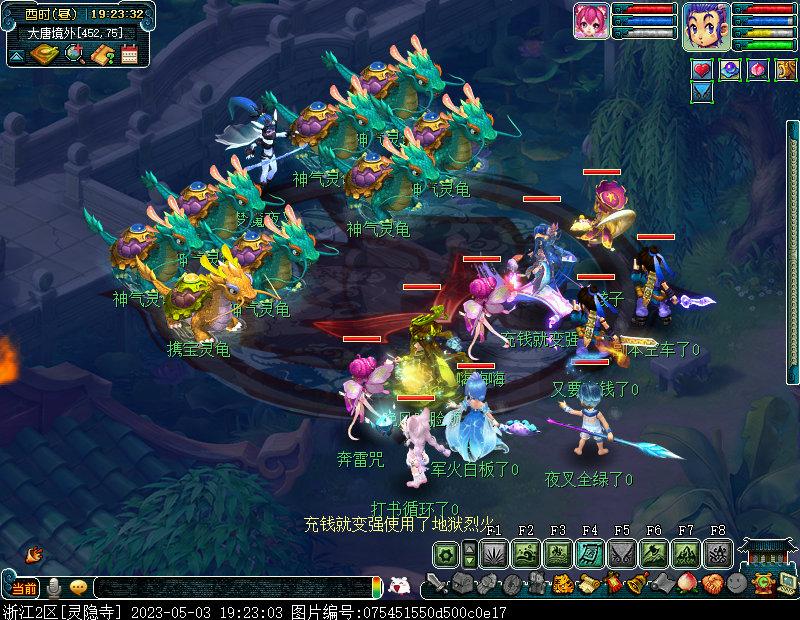Collapse the top-left map info panel
Viewport: 800px width, 620px height.
pyautogui.click(x=16, y=57)
